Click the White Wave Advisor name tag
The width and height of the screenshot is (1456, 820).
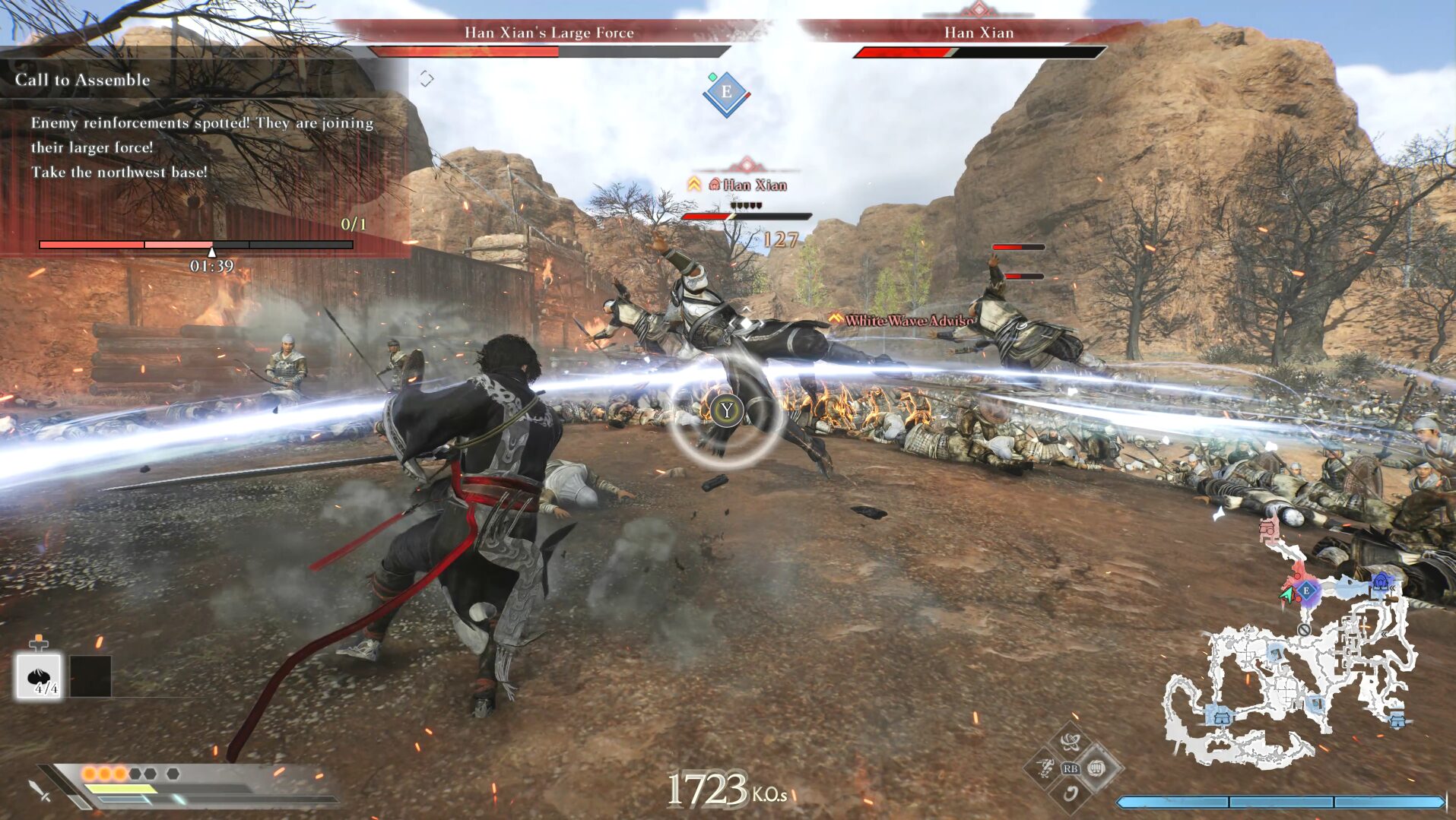tap(905, 321)
